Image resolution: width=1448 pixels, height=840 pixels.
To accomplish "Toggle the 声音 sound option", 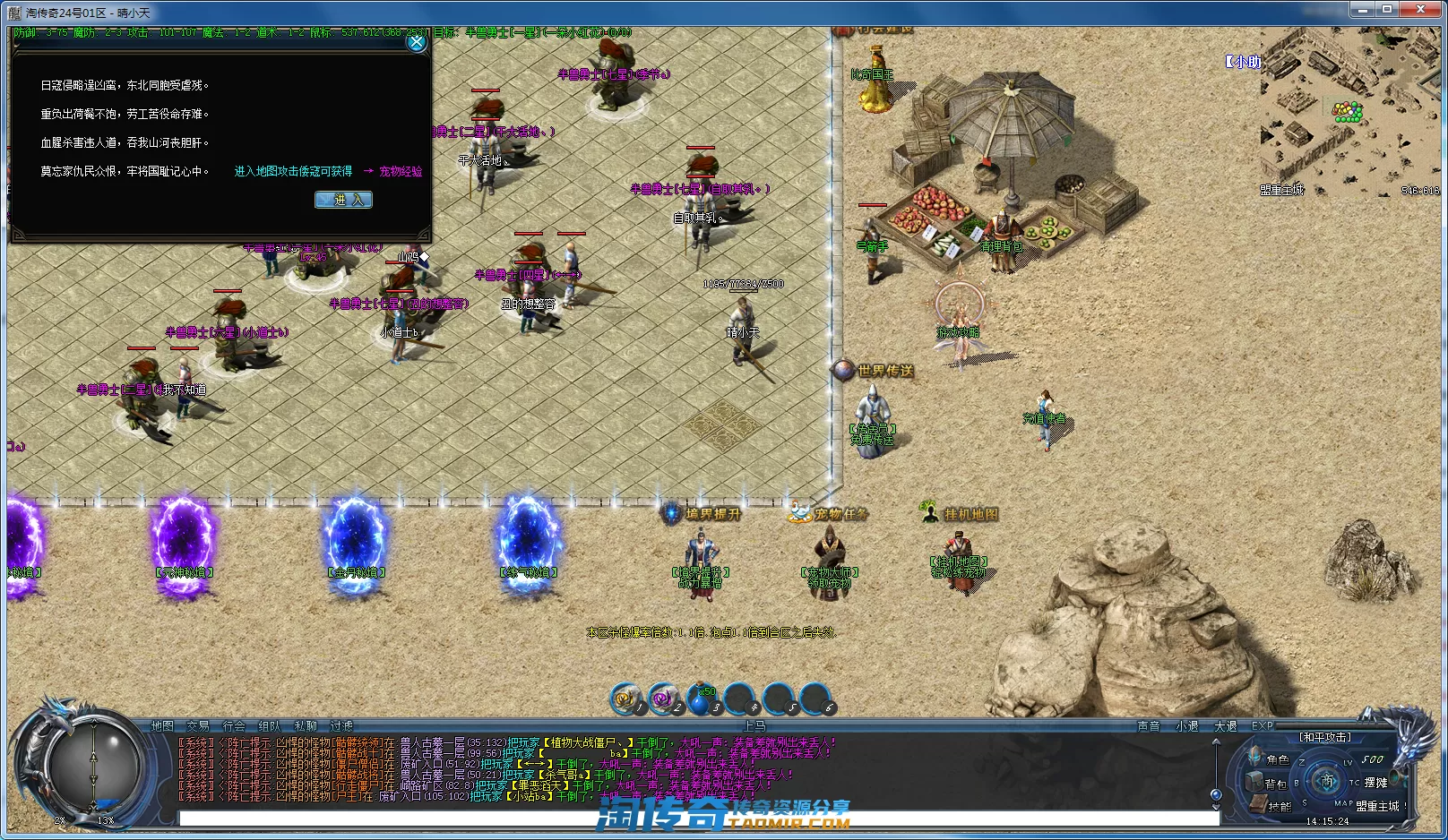I will click(1149, 726).
